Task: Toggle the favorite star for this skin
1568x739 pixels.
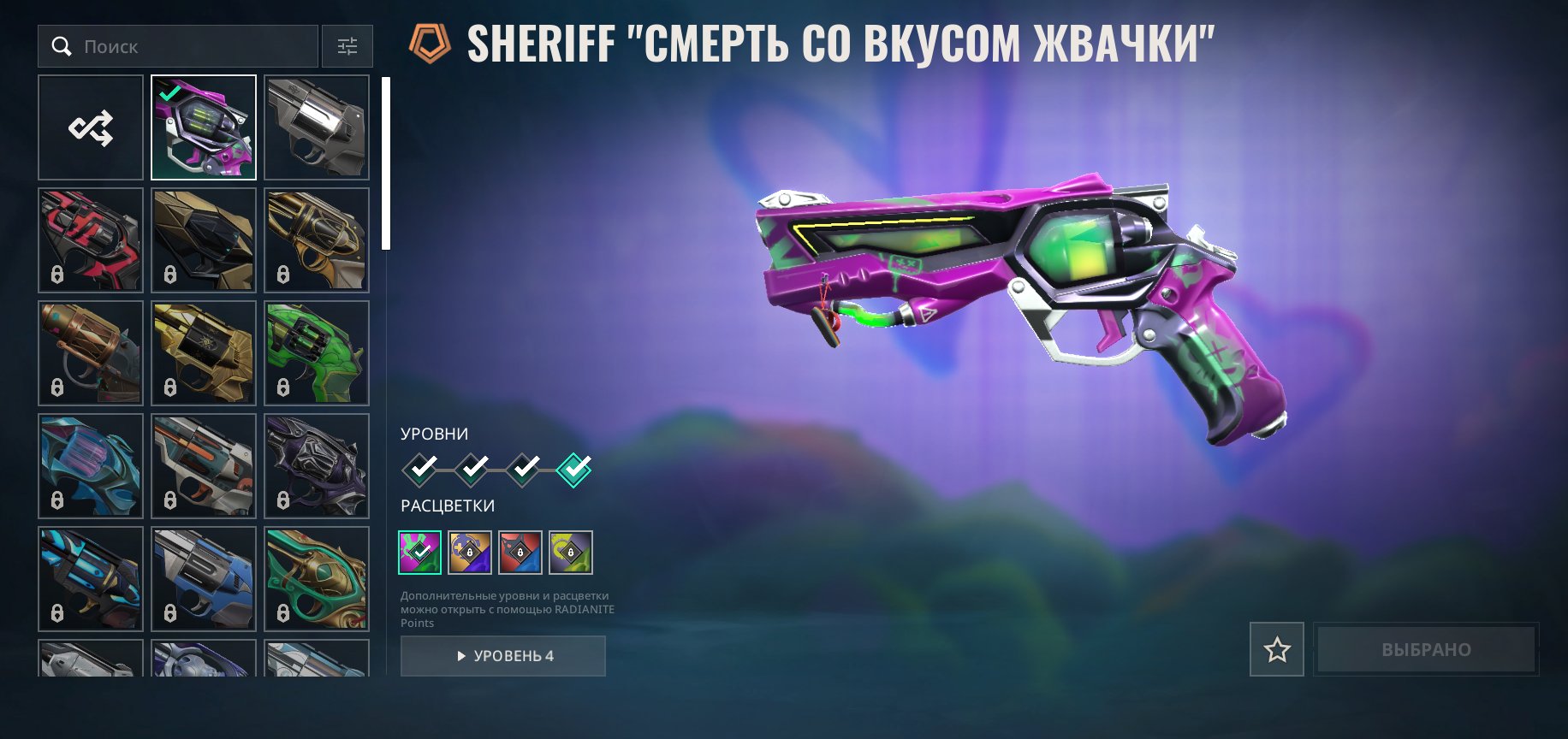Action: pyautogui.click(x=1275, y=650)
